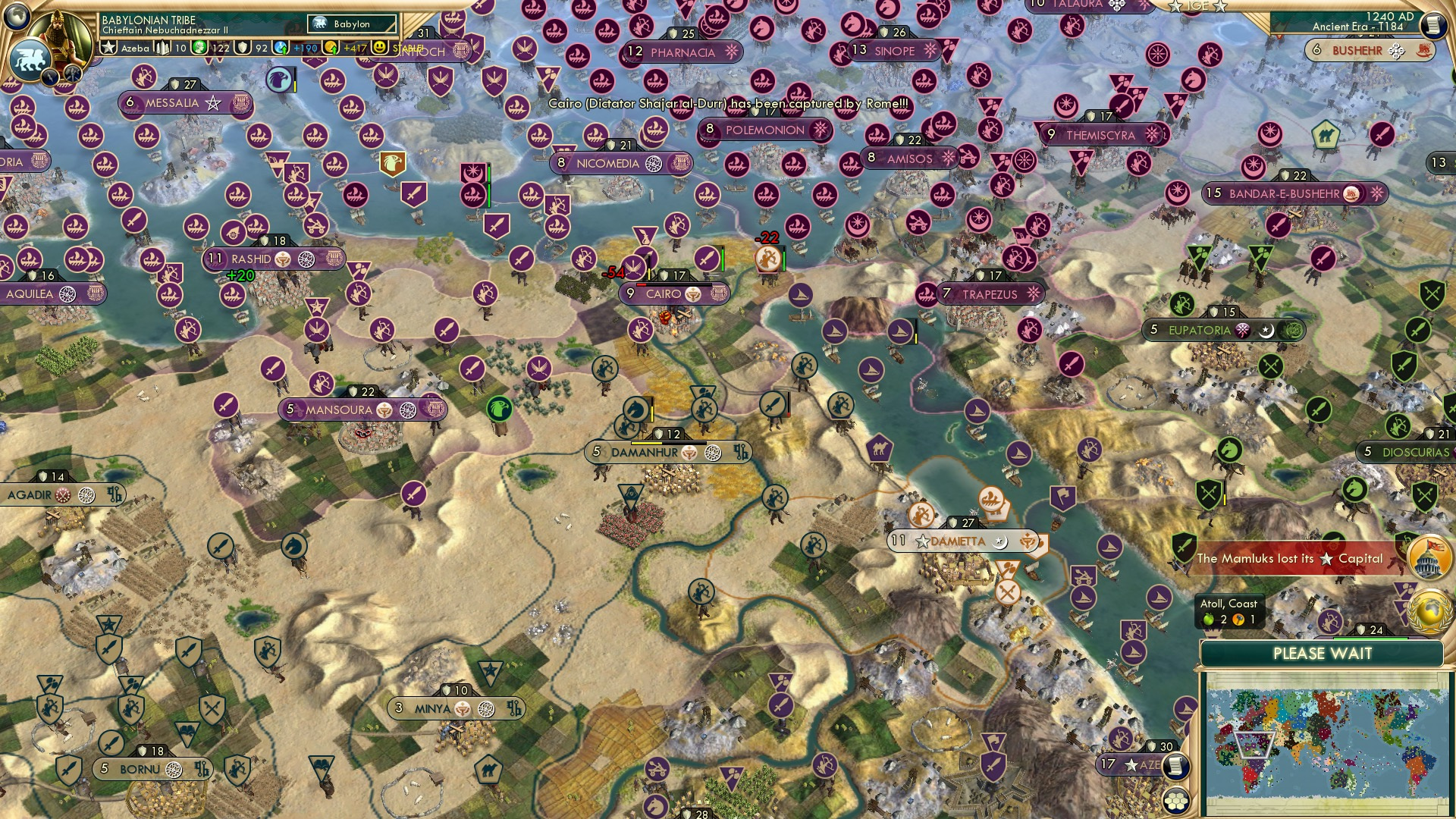Click the Babylon lion emblem top-left
The width and height of the screenshot is (1456, 819).
(30, 59)
